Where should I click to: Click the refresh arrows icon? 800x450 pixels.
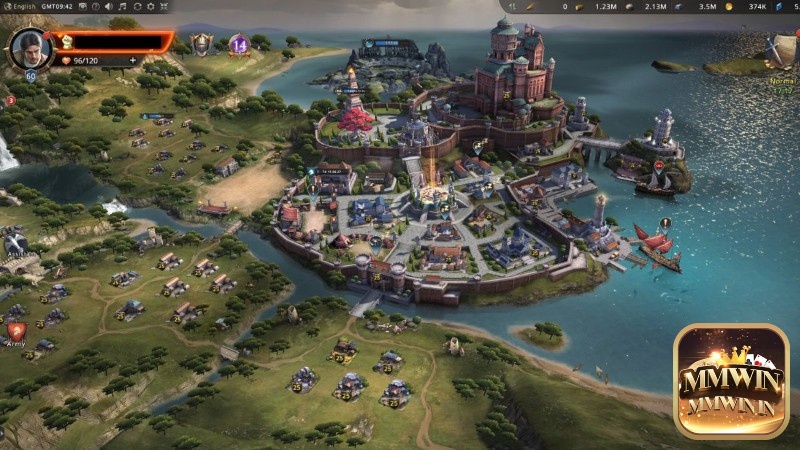(135, 6)
